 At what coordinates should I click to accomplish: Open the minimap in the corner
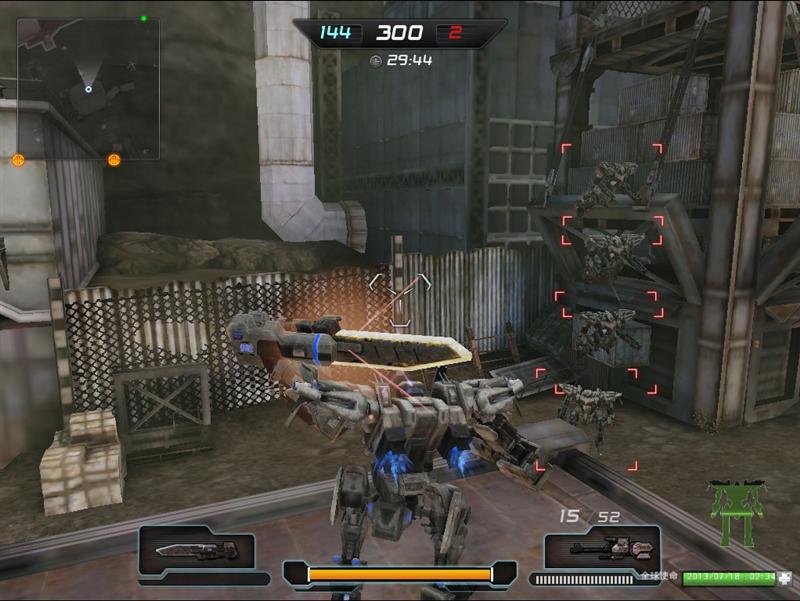(88, 88)
